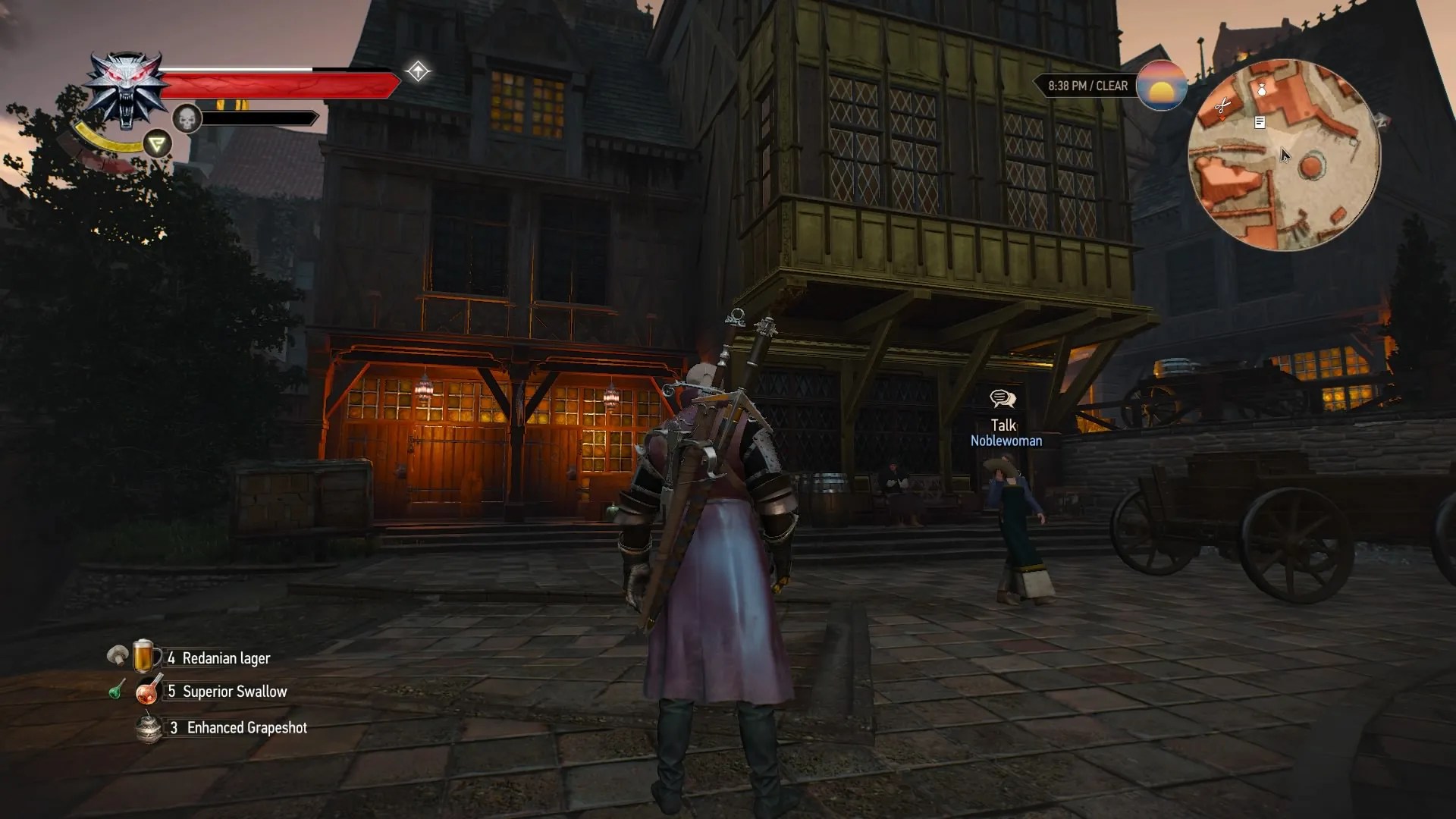Click the quest objective diamond marker

tap(416, 71)
